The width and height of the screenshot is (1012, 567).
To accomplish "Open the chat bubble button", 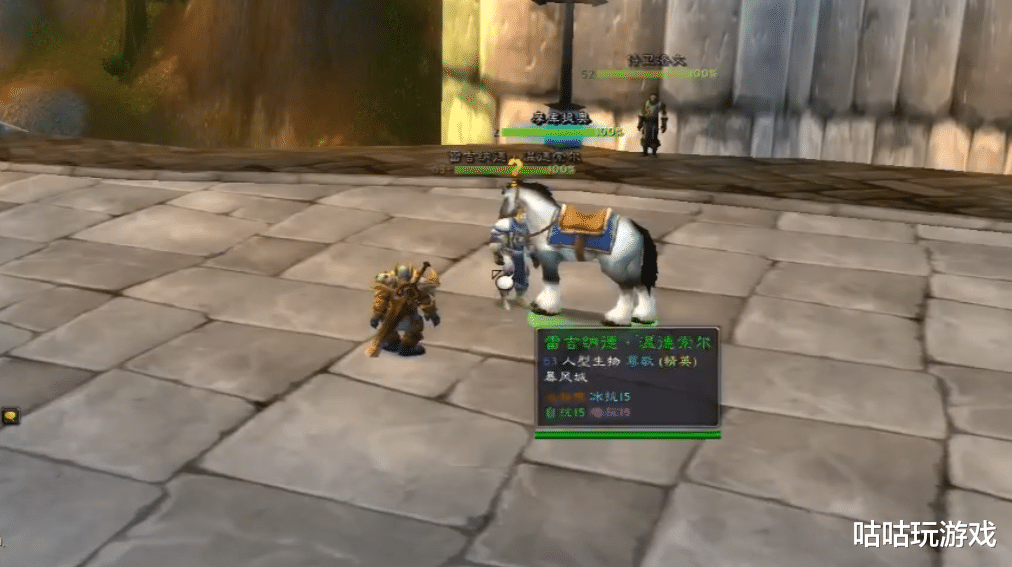I will [x=10, y=417].
